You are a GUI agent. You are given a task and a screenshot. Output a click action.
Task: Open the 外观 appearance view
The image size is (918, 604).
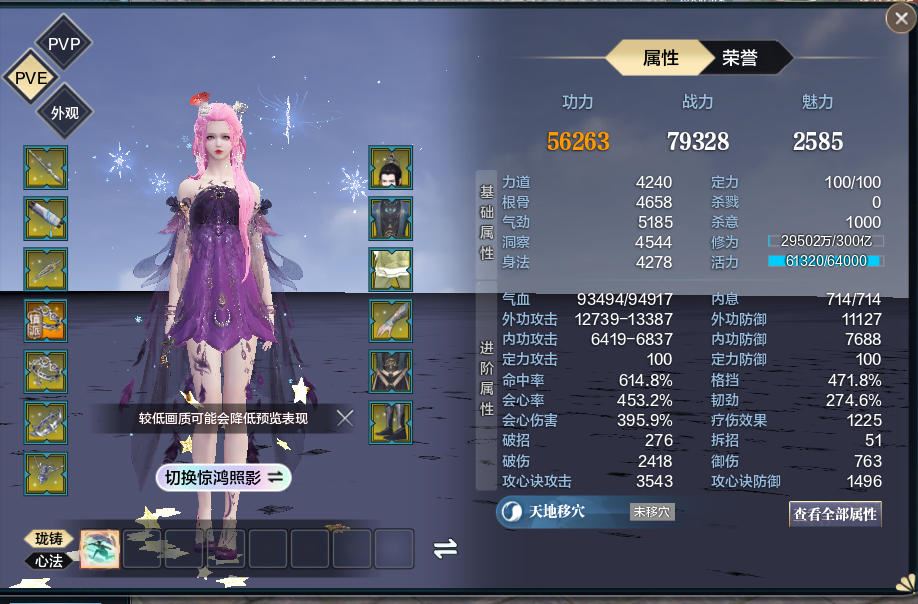(64, 113)
